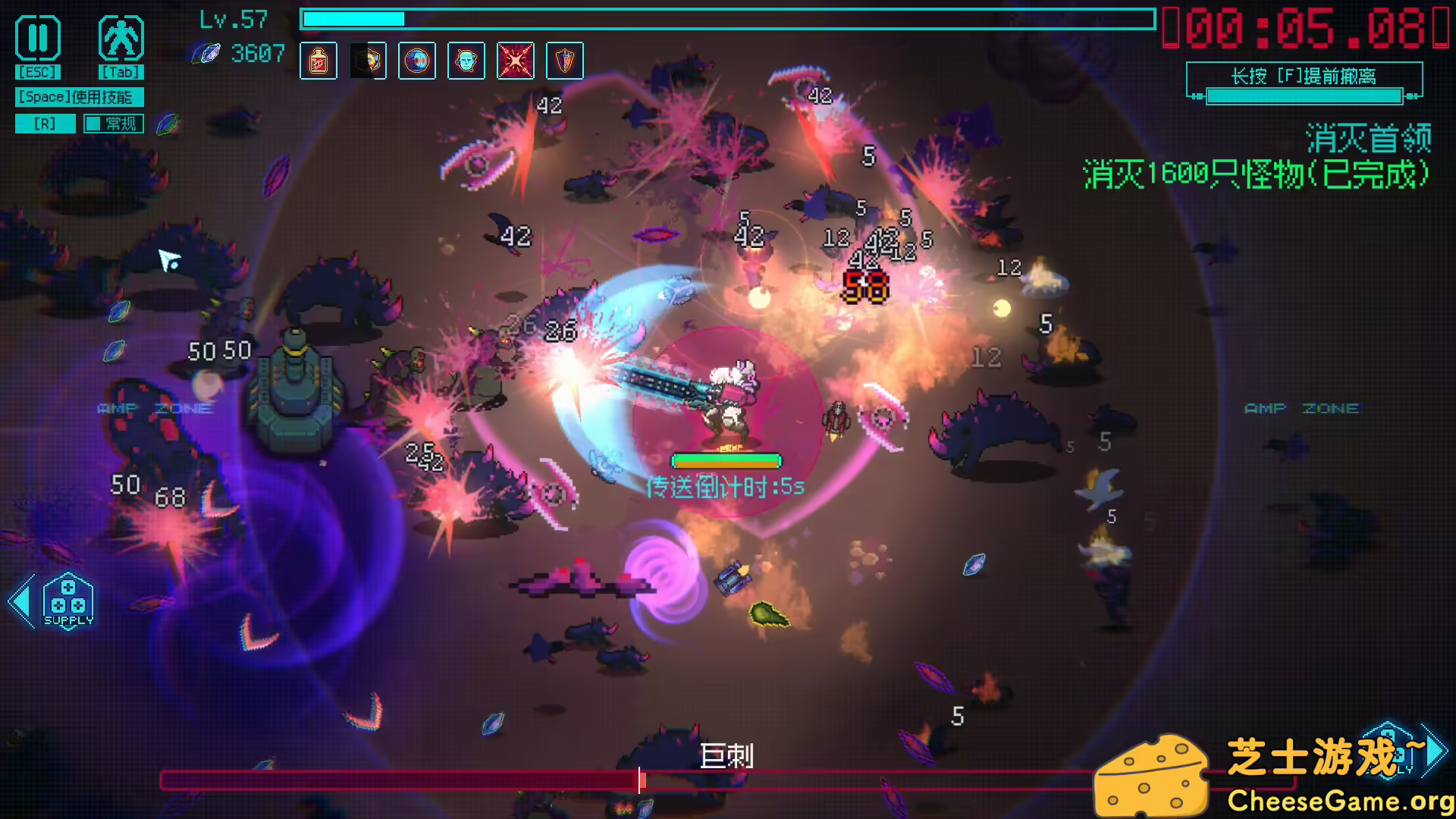Click the glowing orb buff icon
The image size is (1456, 819).
pyautogui.click(x=417, y=61)
